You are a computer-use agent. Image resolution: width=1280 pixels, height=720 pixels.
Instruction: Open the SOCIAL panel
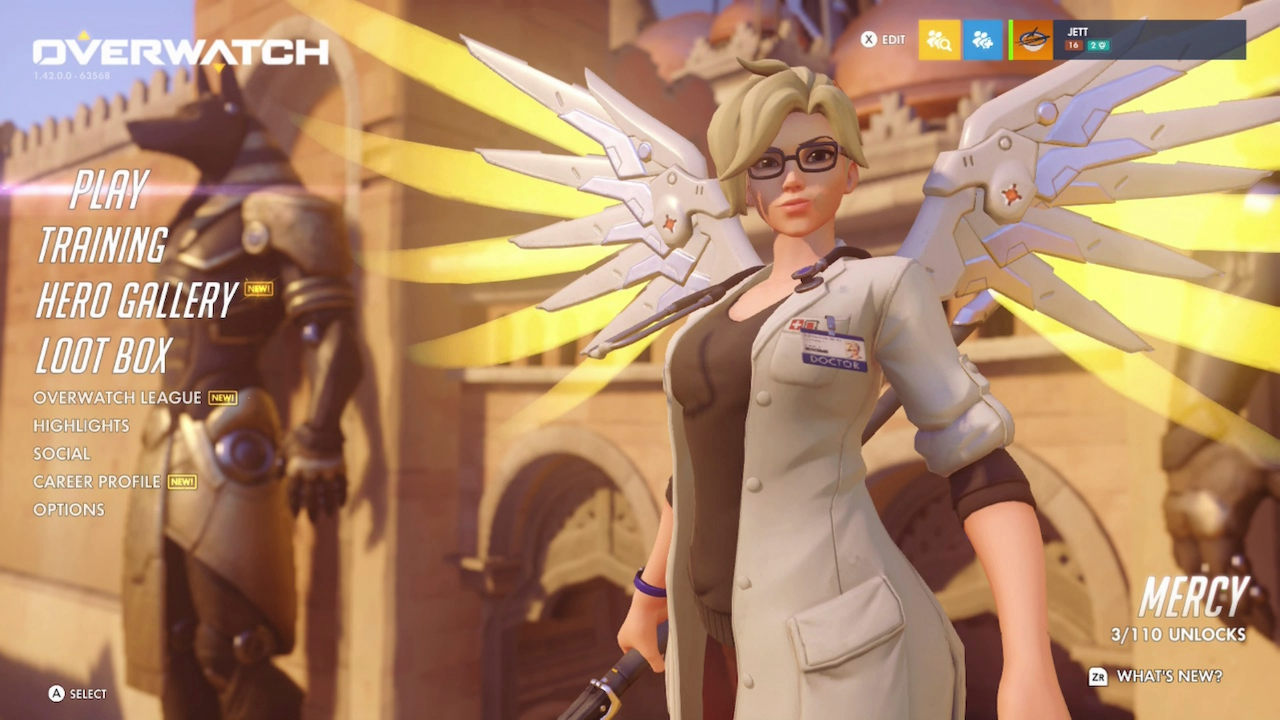63,453
